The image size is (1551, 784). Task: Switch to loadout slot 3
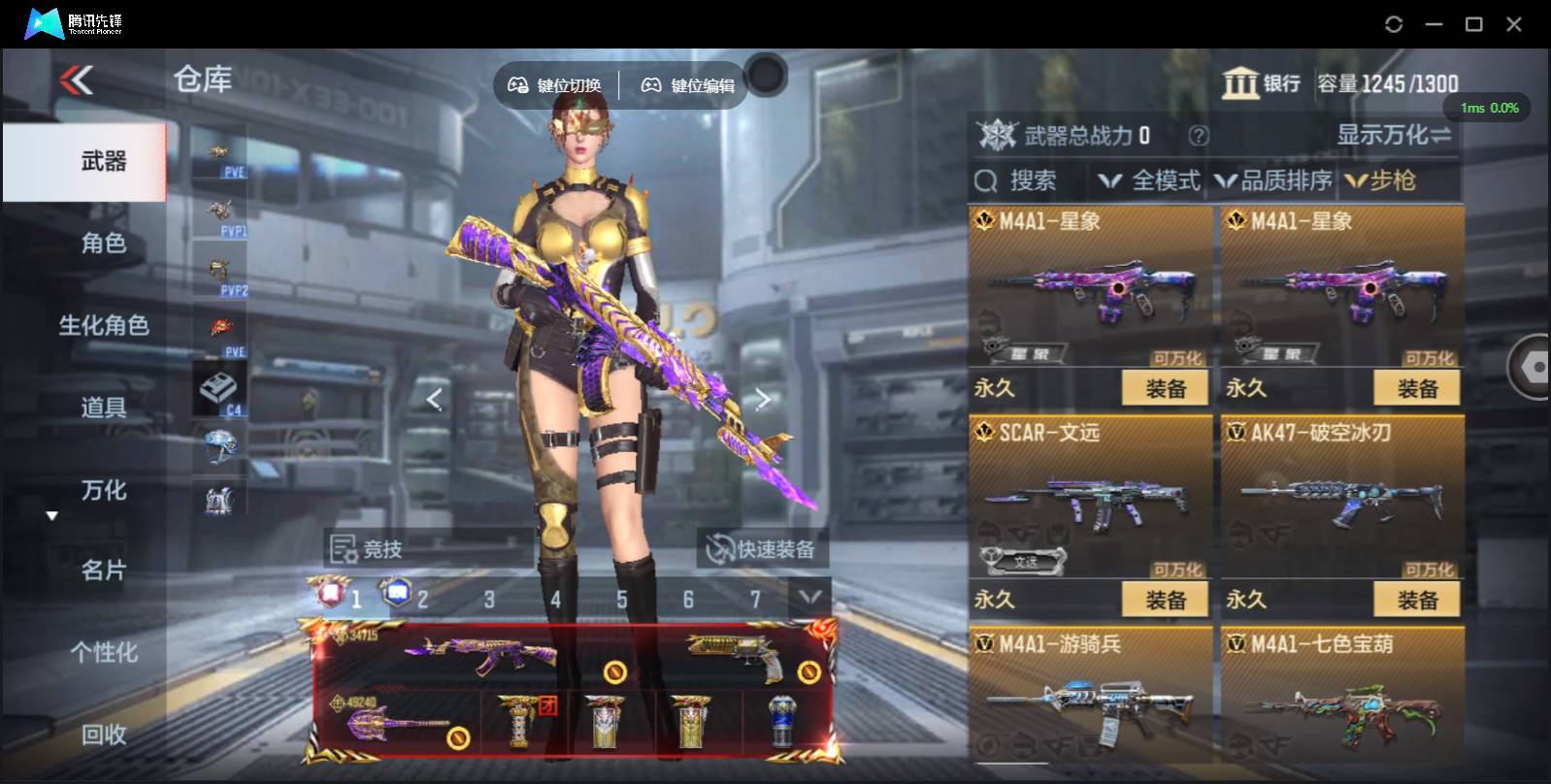[489, 600]
